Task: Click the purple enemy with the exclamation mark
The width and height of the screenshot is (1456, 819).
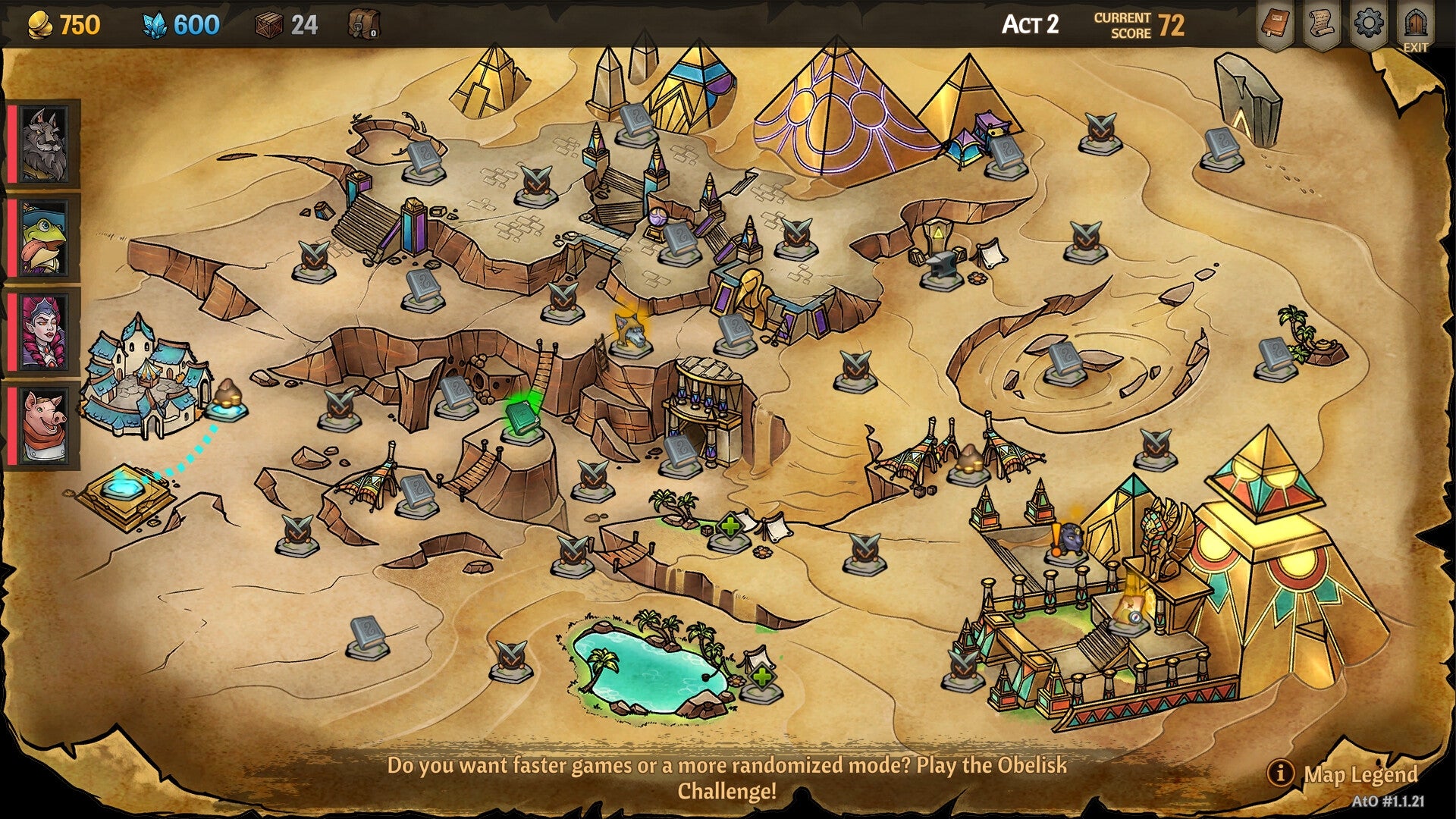Action: (x=1073, y=538)
